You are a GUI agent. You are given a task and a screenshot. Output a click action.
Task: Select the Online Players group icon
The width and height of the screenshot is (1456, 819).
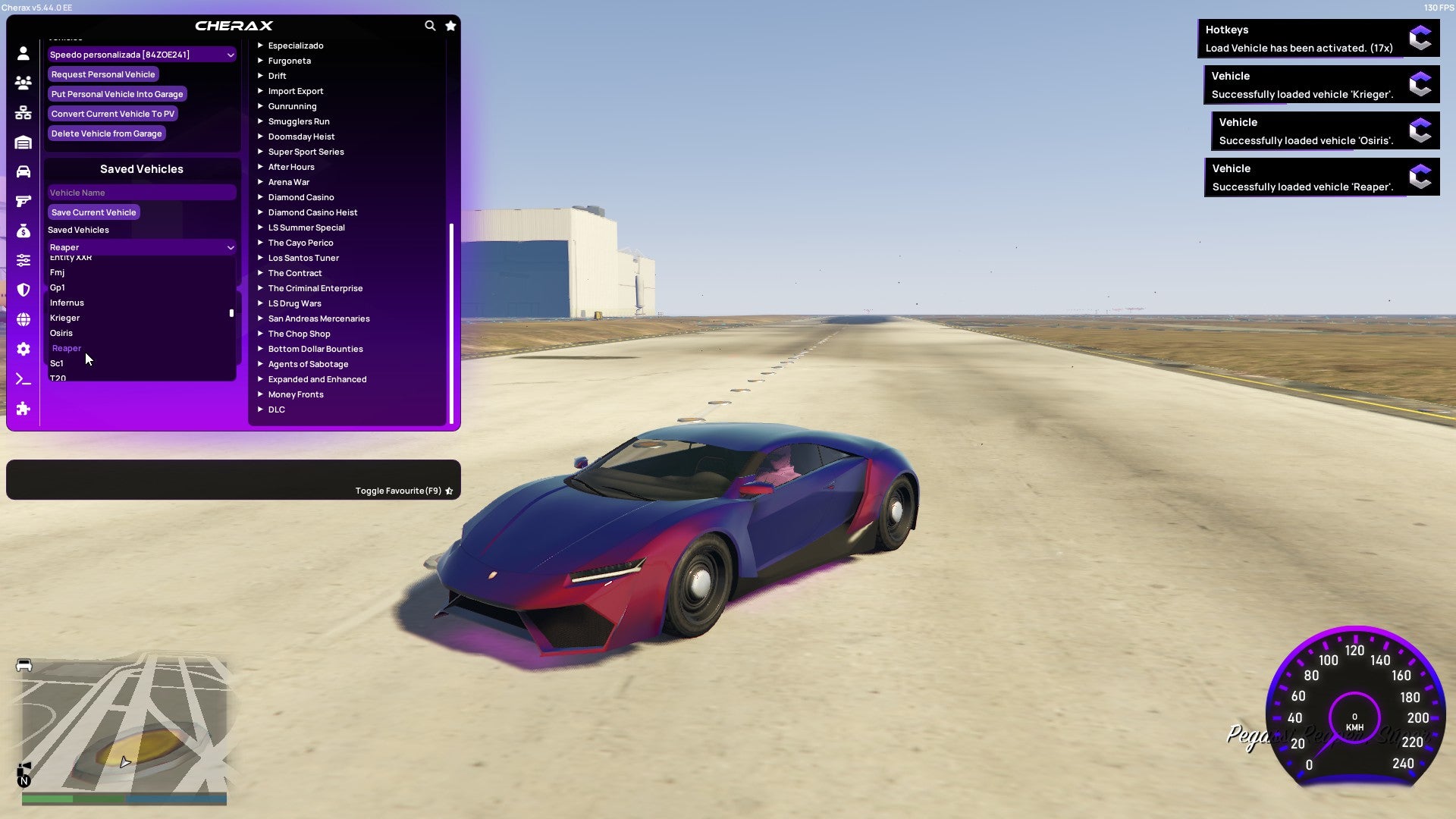coord(23,83)
